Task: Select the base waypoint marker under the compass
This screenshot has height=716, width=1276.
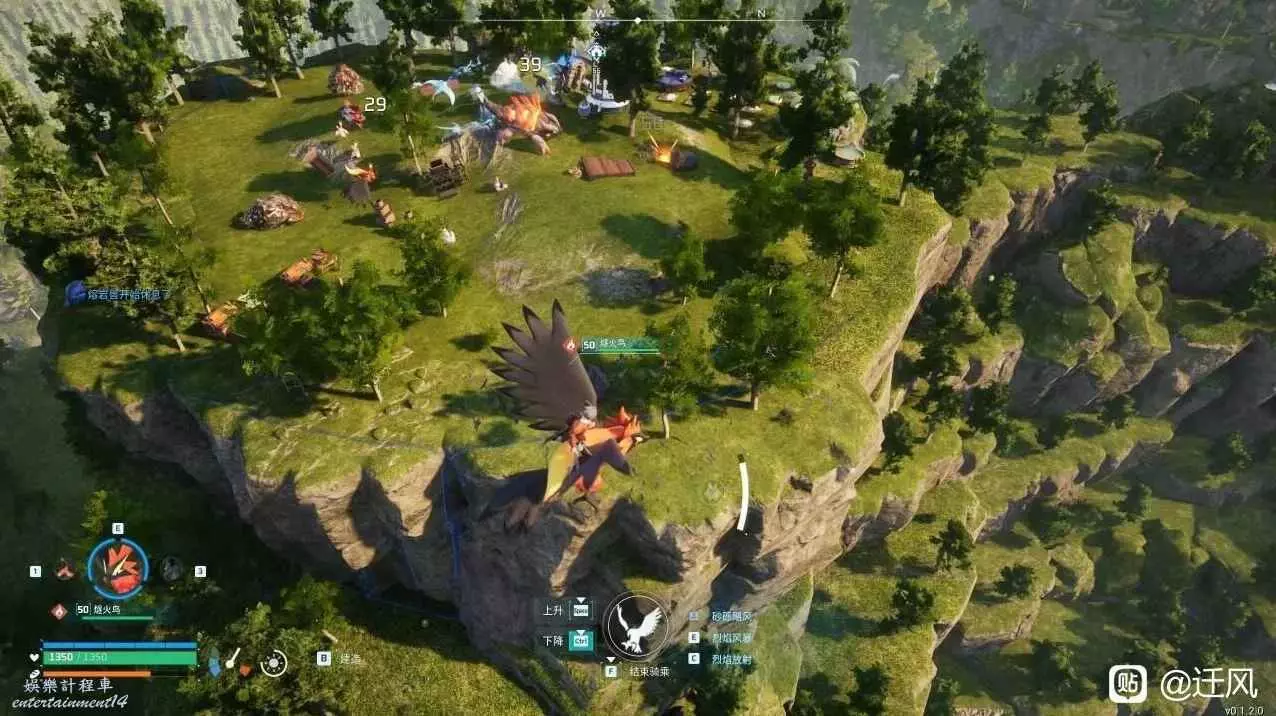Action: click(596, 52)
